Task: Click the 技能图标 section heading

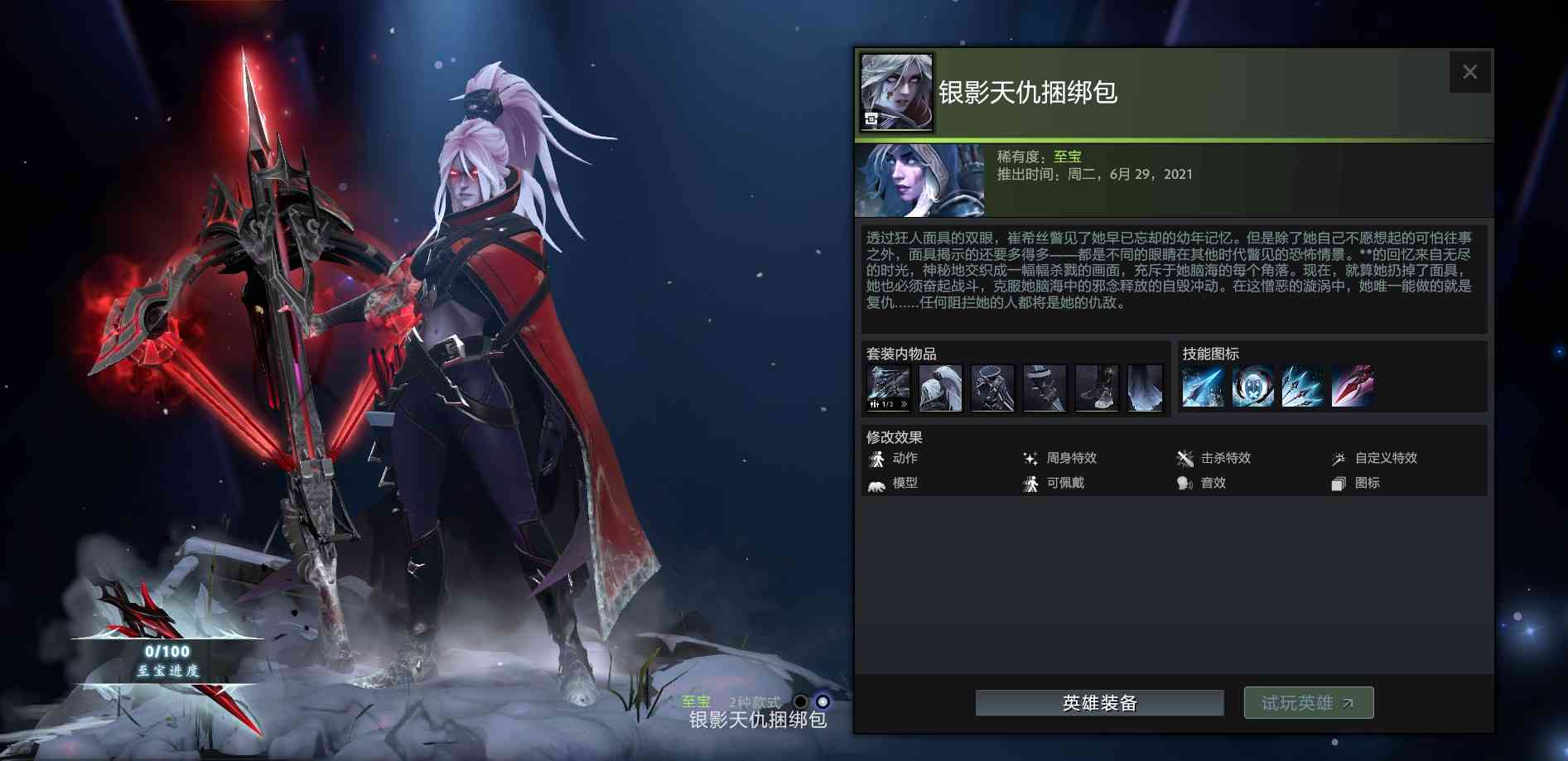Action: 1213,354
